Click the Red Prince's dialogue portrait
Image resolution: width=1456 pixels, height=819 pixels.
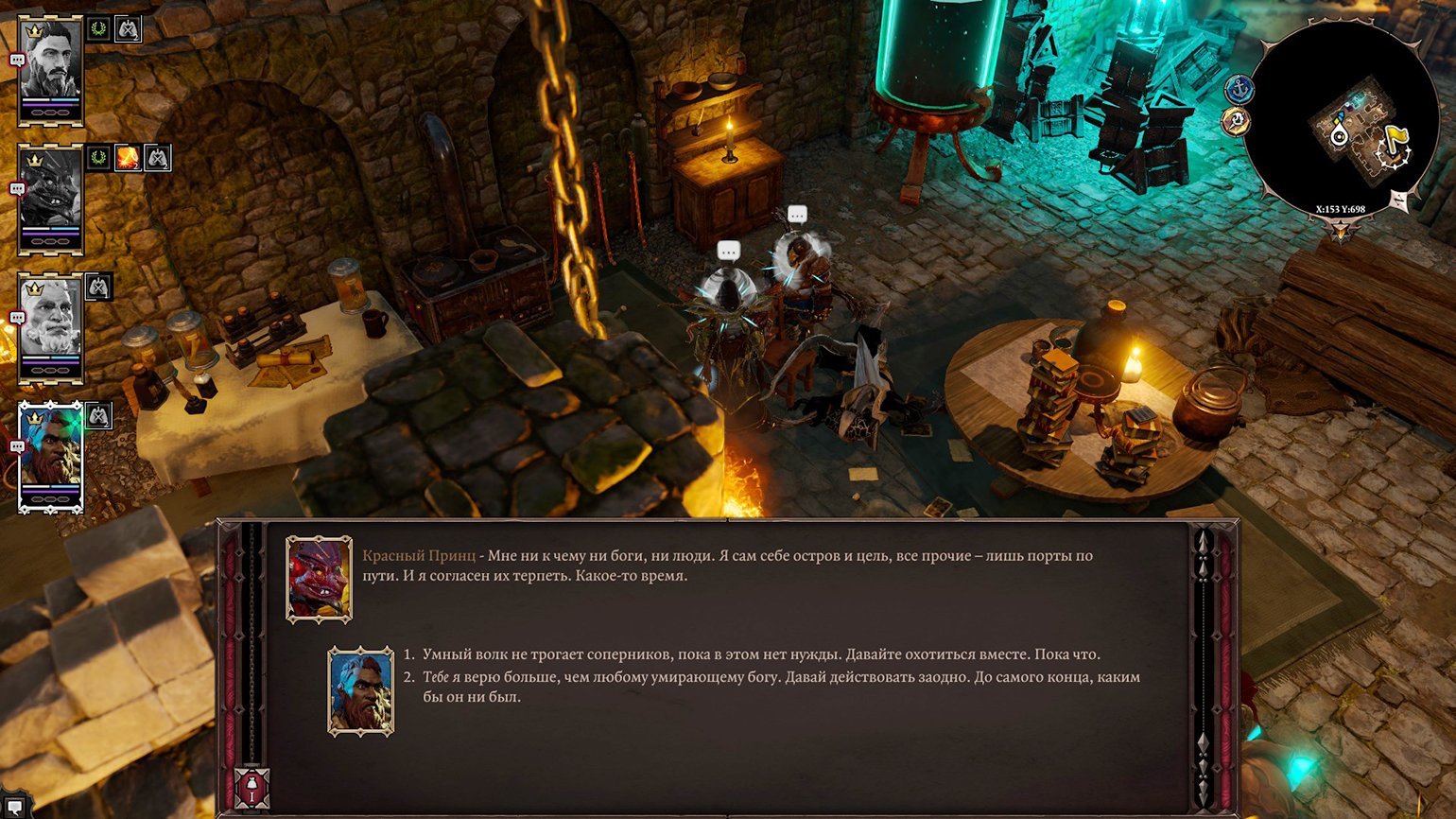click(320, 580)
